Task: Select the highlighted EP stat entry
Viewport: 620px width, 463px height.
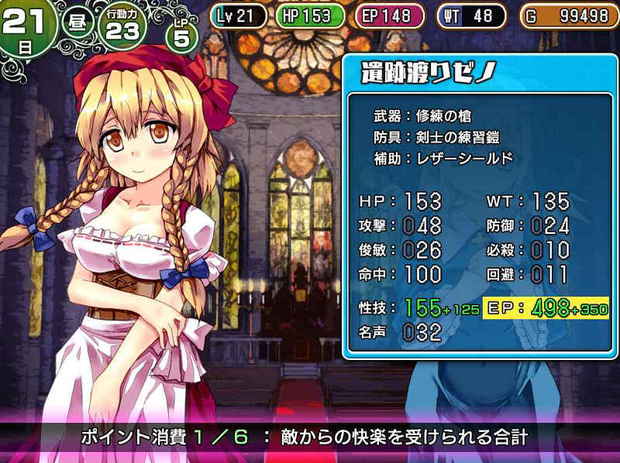Action: [547, 308]
